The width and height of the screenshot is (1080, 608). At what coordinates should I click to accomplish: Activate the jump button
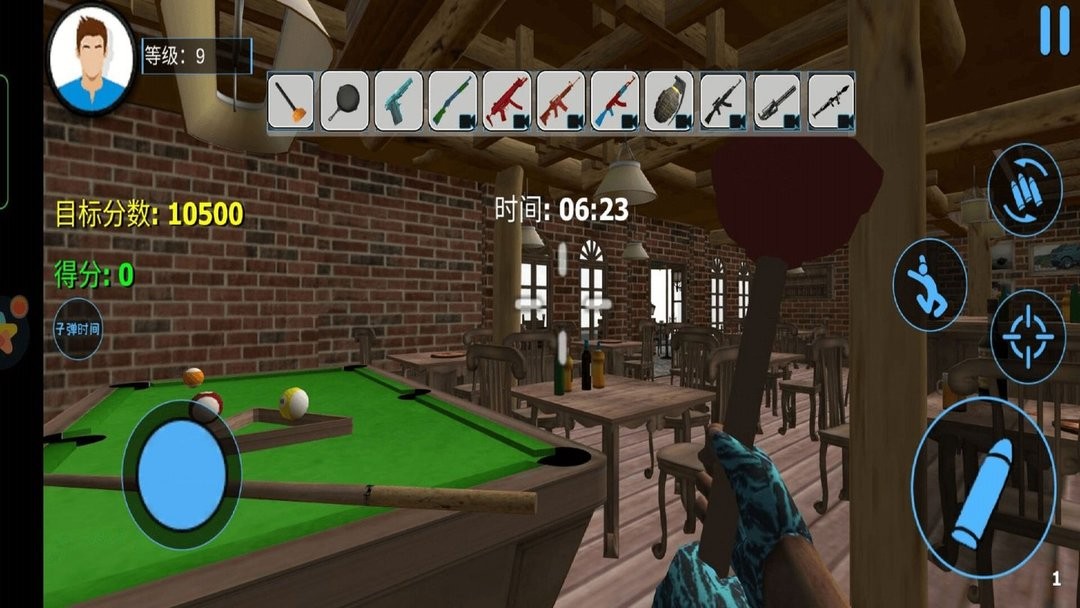click(x=929, y=285)
